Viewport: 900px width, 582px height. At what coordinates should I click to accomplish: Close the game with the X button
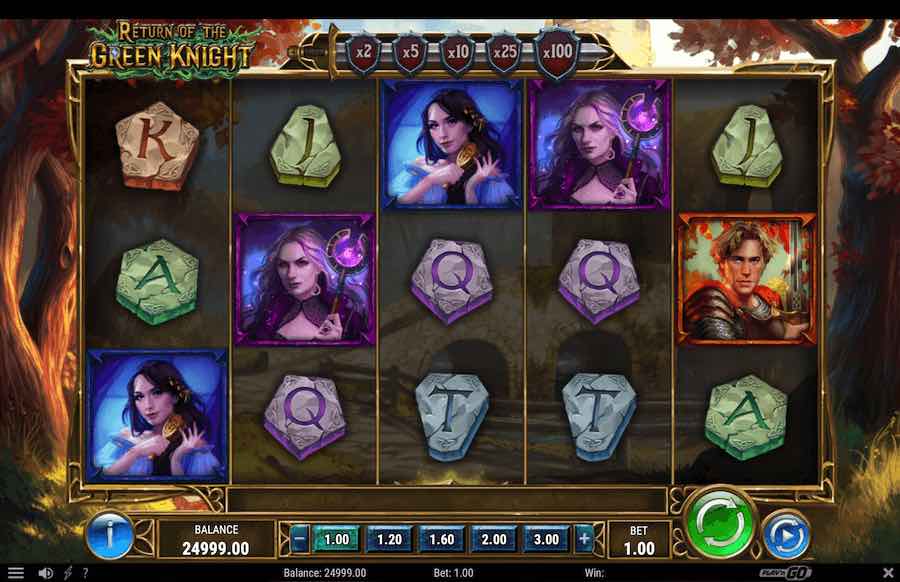point(887,573)
